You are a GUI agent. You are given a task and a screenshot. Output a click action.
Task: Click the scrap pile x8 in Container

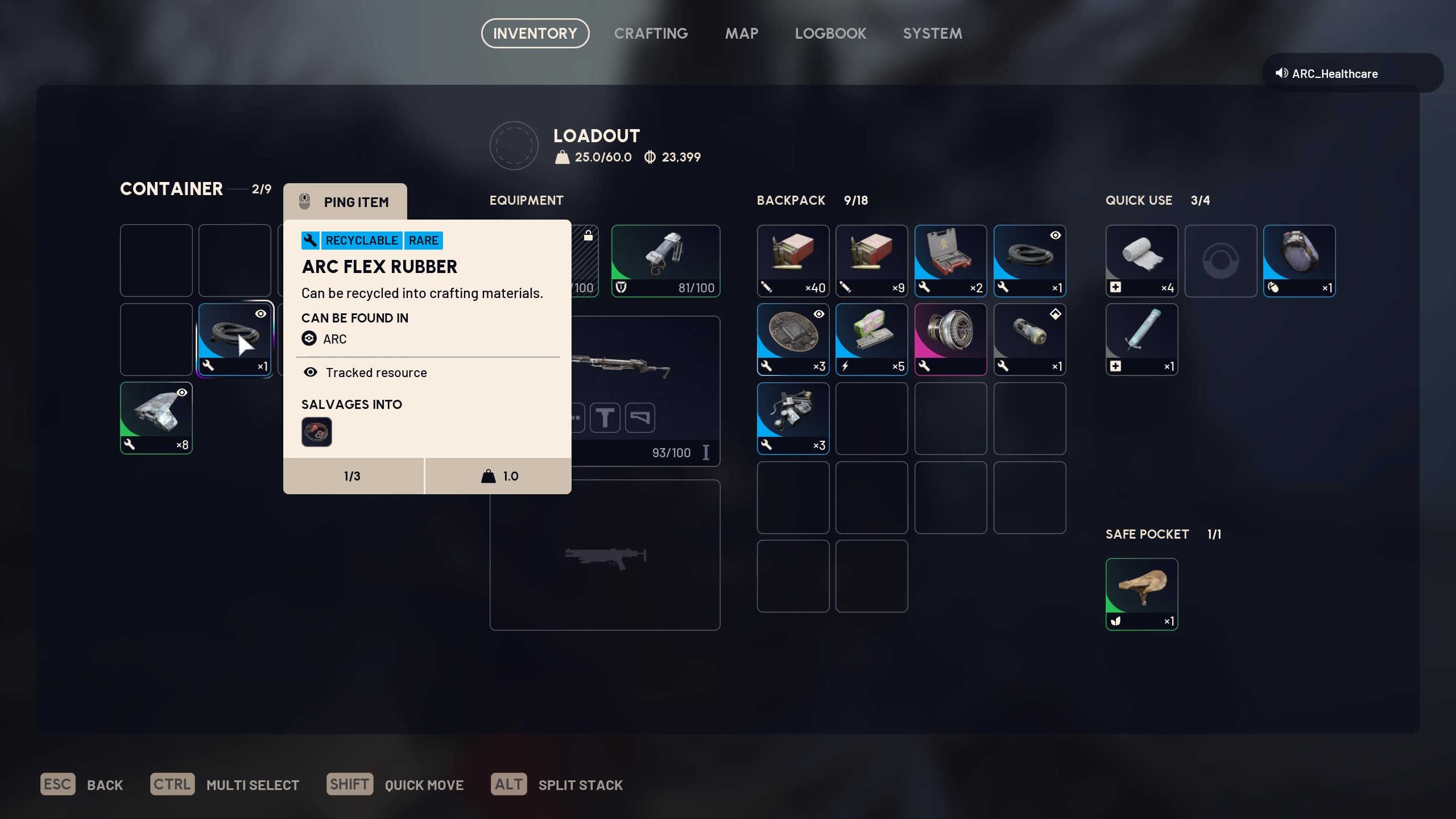point(156,418)
